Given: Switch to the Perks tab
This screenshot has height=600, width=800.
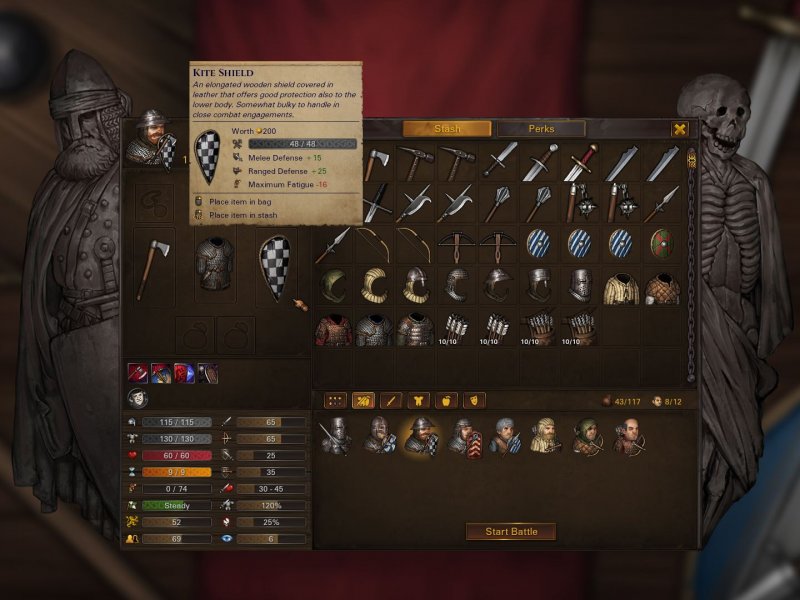Looking at the screenshot, I should 541,129.
